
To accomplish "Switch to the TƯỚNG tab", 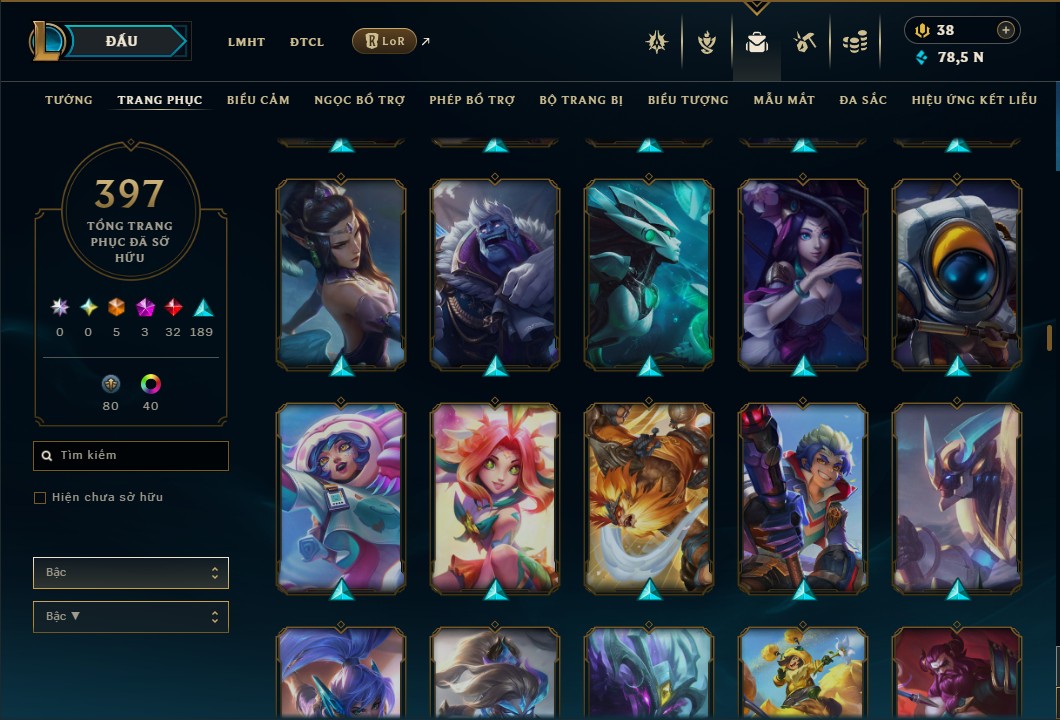I will (x=69, y=100).
